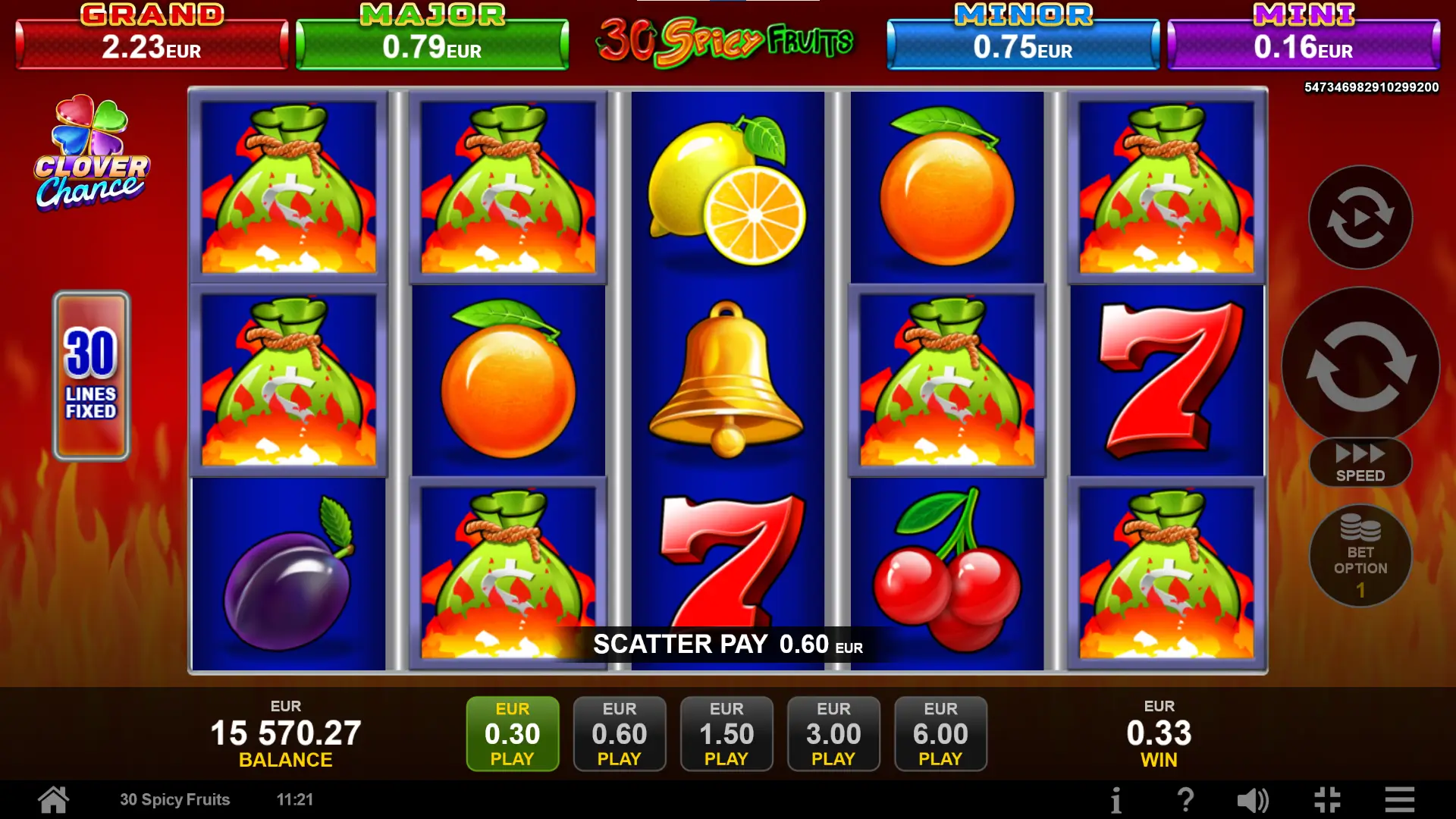Enable the 6.00 EUR bet level
Image resolution: width=1456 pixels, height=819 pixels.
940,733
